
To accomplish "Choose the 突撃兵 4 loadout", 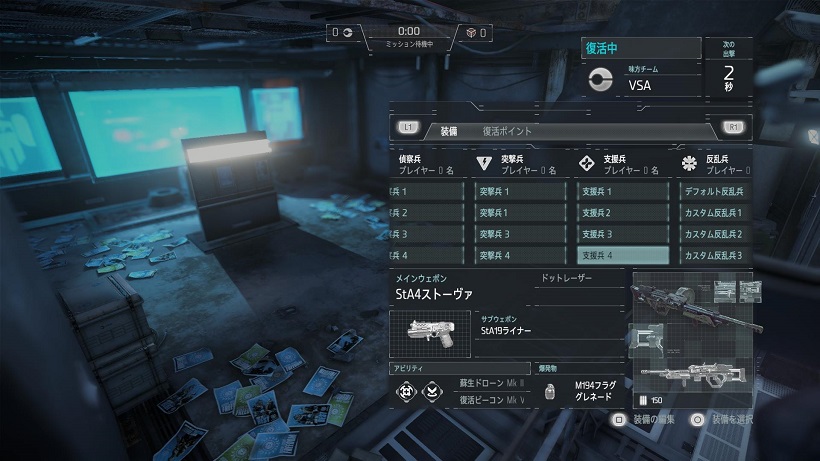I will point(519,256).
